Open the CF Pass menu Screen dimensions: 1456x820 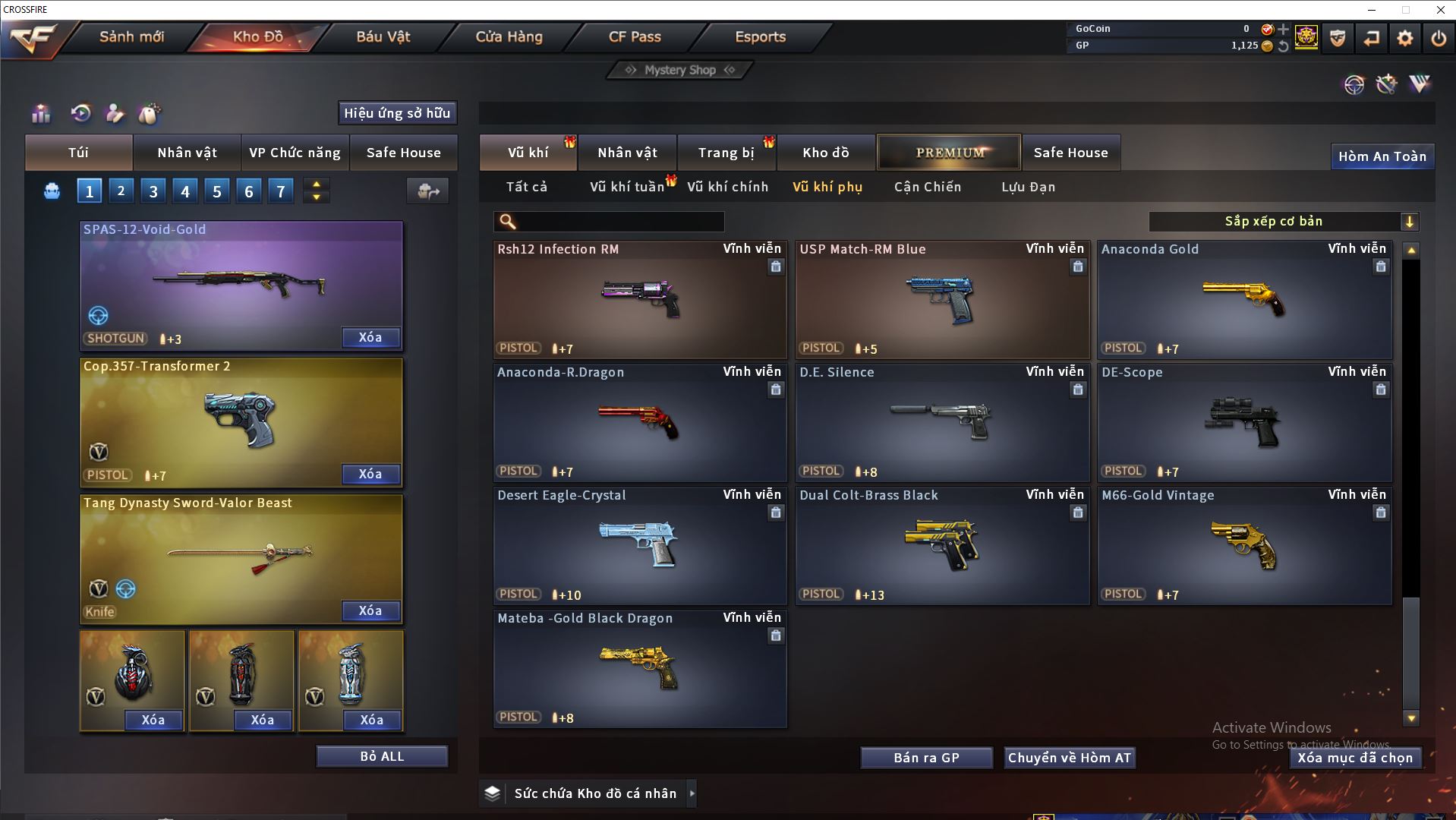[x=635, y=36]
